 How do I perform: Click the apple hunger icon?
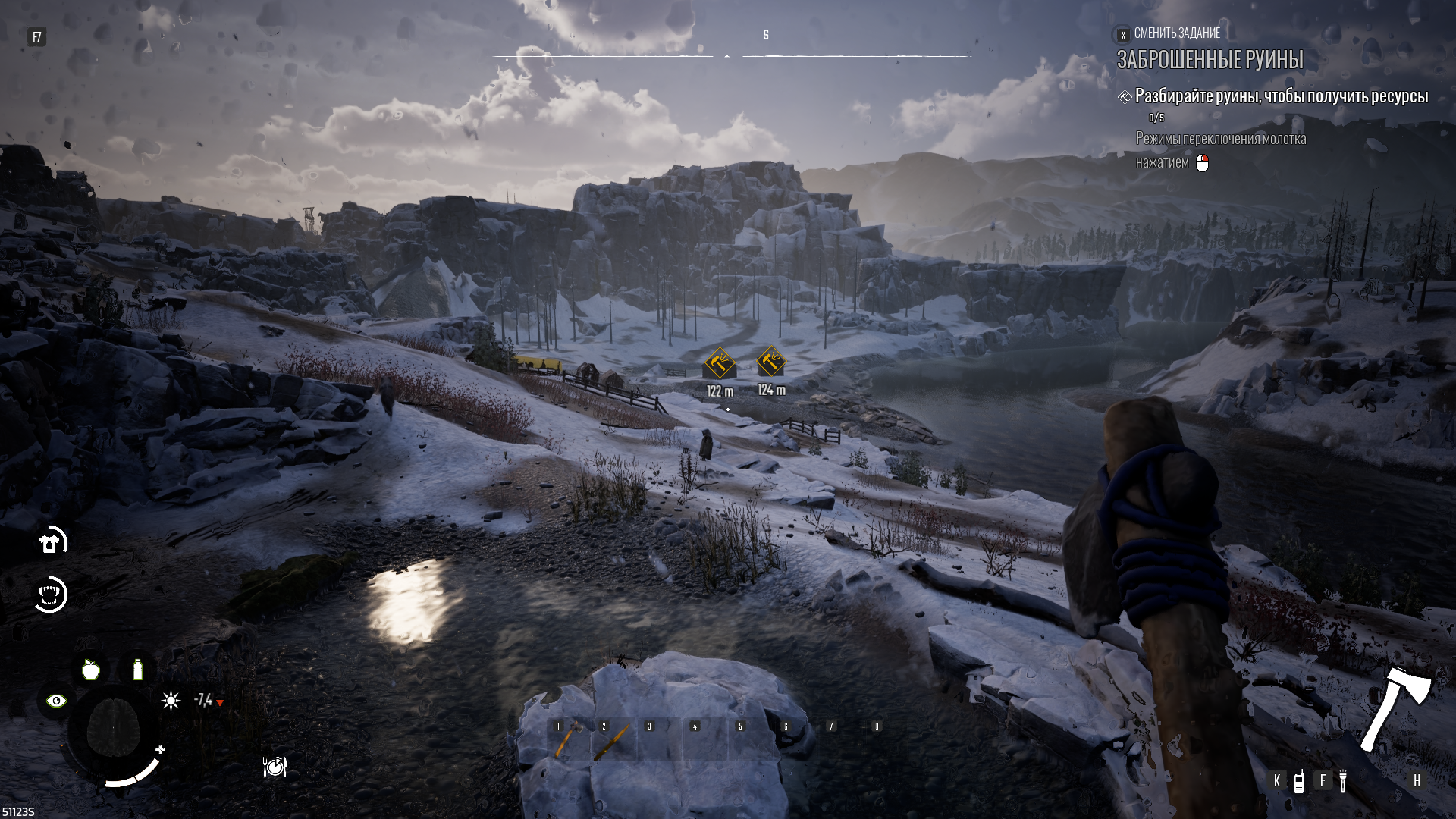[91, 670]
